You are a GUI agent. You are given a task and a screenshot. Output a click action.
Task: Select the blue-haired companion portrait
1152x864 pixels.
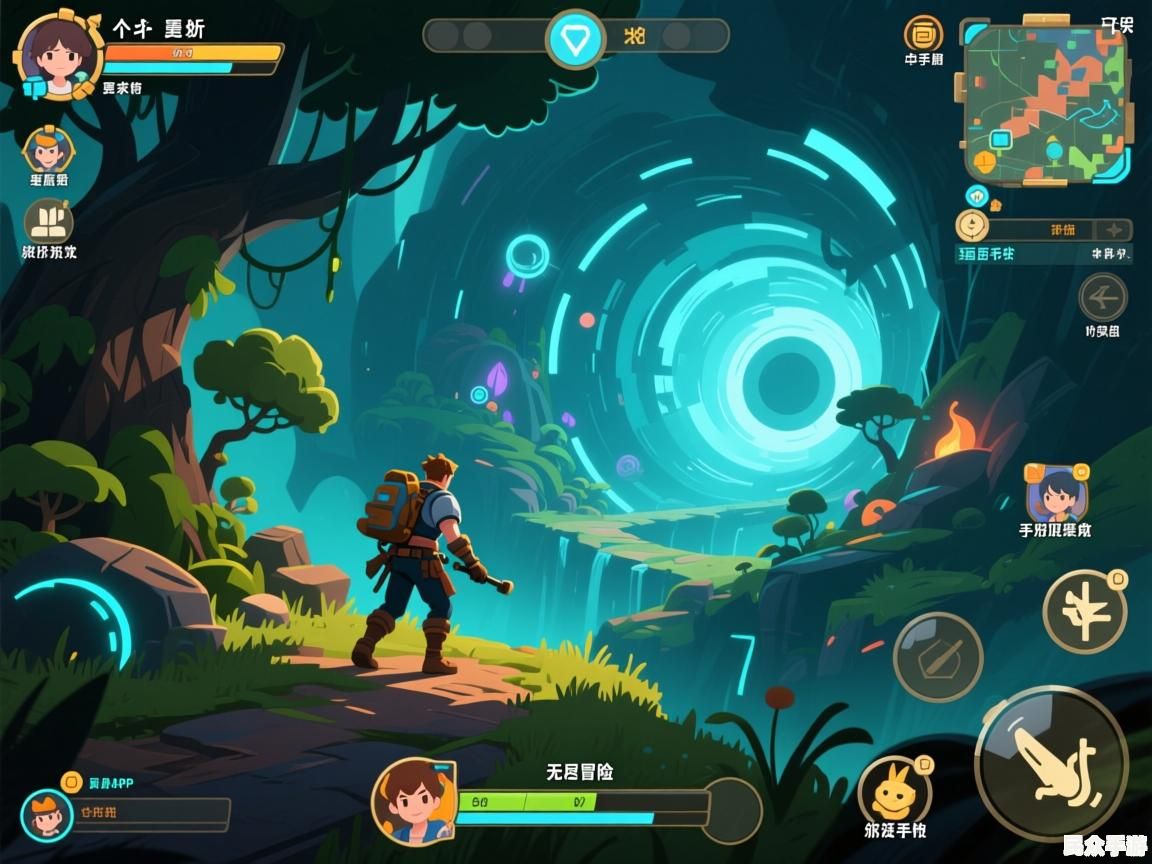click(x=1055, y=493)
